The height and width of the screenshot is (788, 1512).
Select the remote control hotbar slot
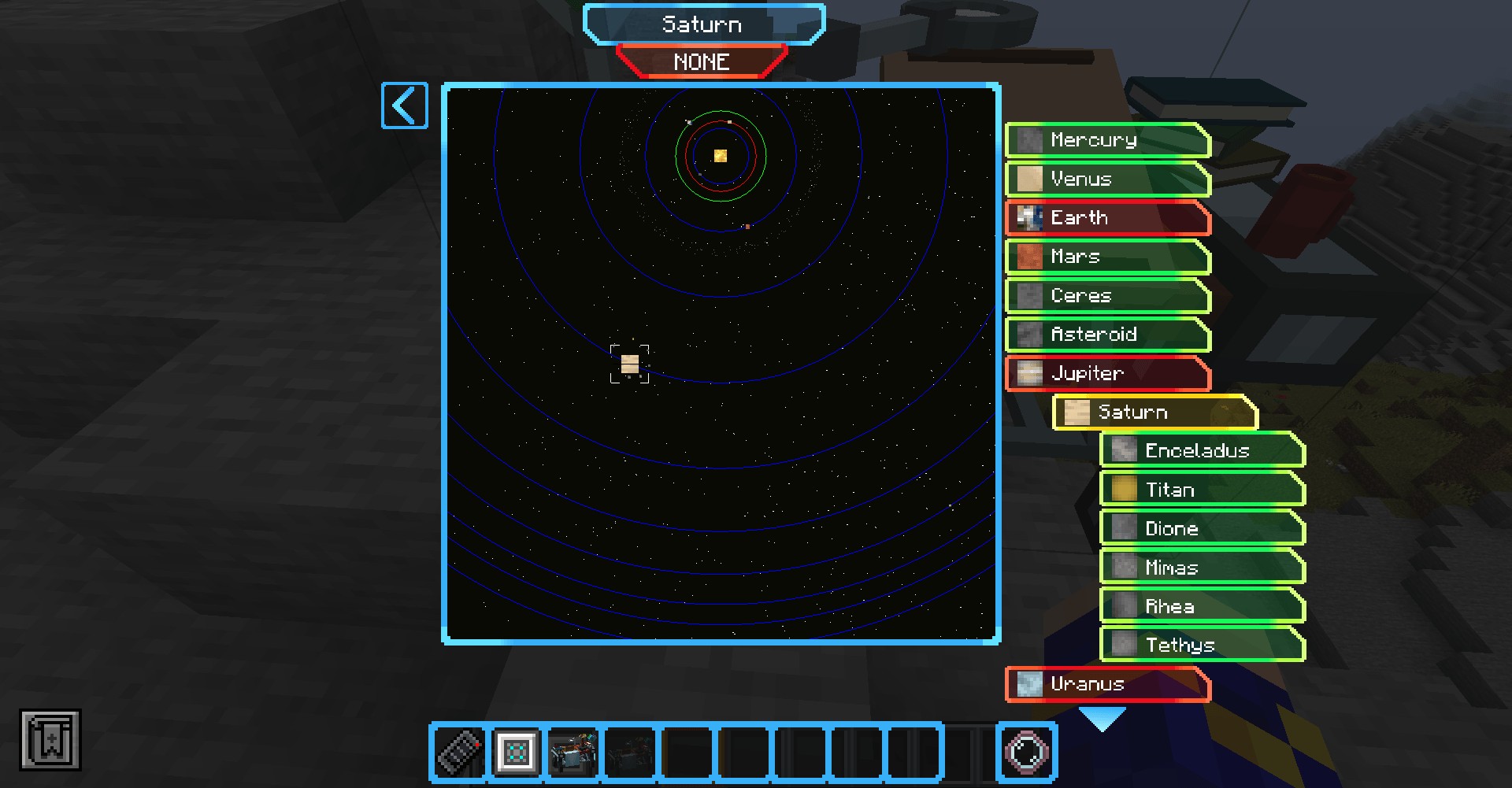460,752
